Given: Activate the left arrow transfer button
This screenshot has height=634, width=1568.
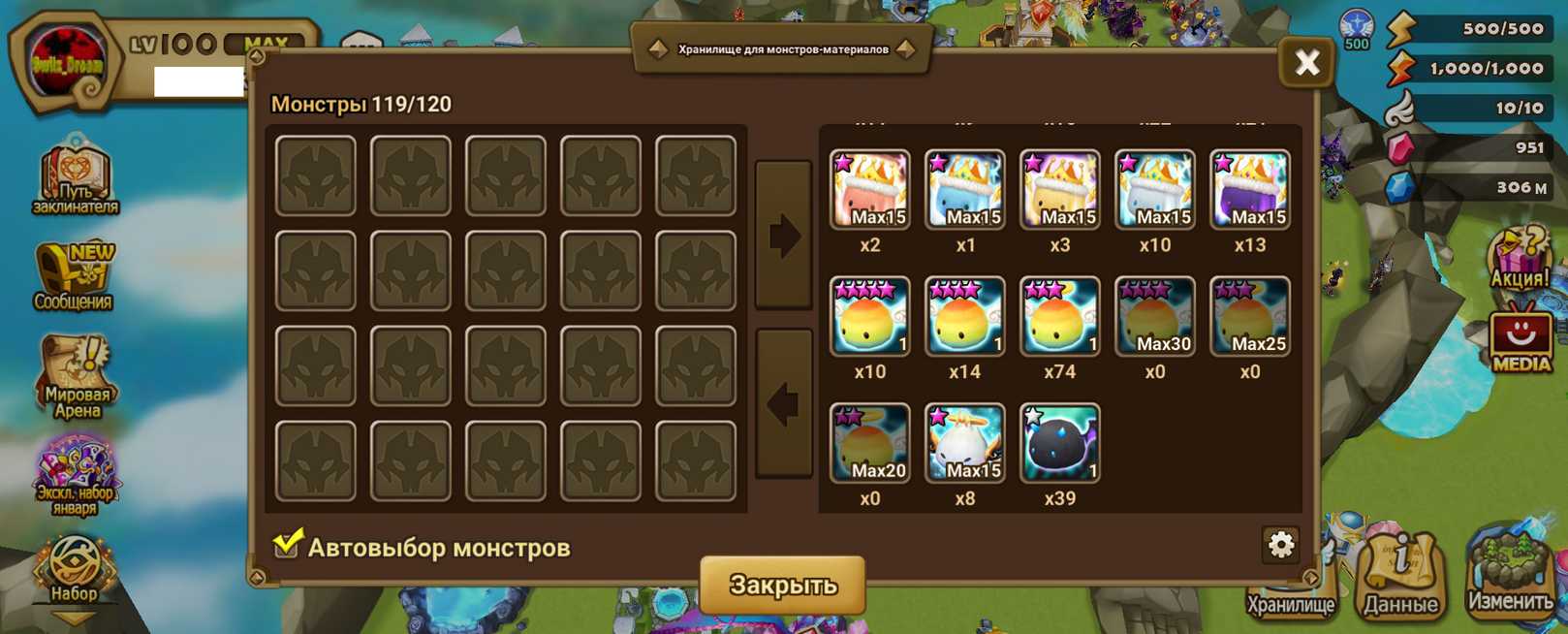Looking at the screenshot, I should (783, 403).
